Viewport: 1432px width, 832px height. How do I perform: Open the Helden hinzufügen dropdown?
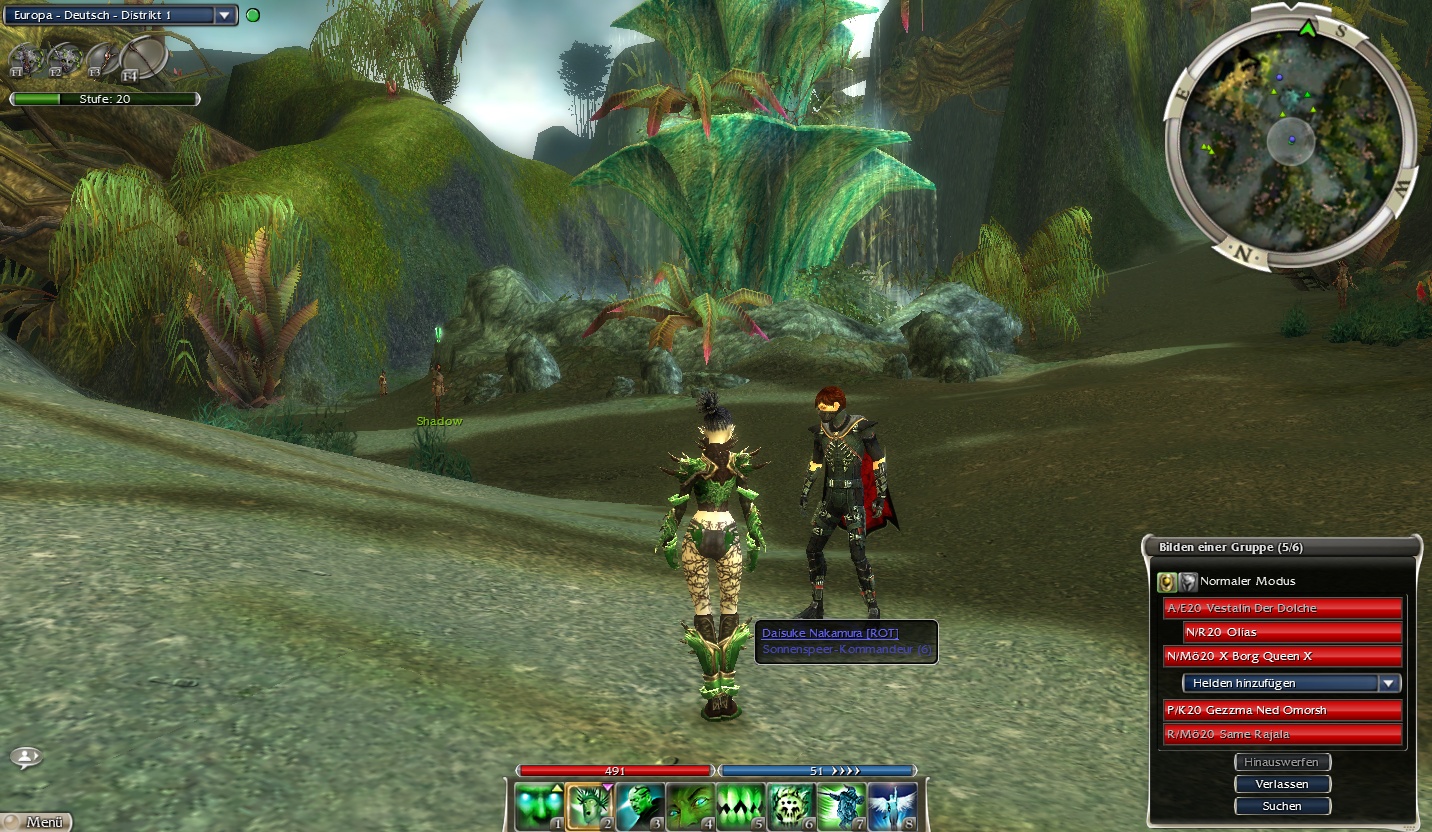point(1291,683)
